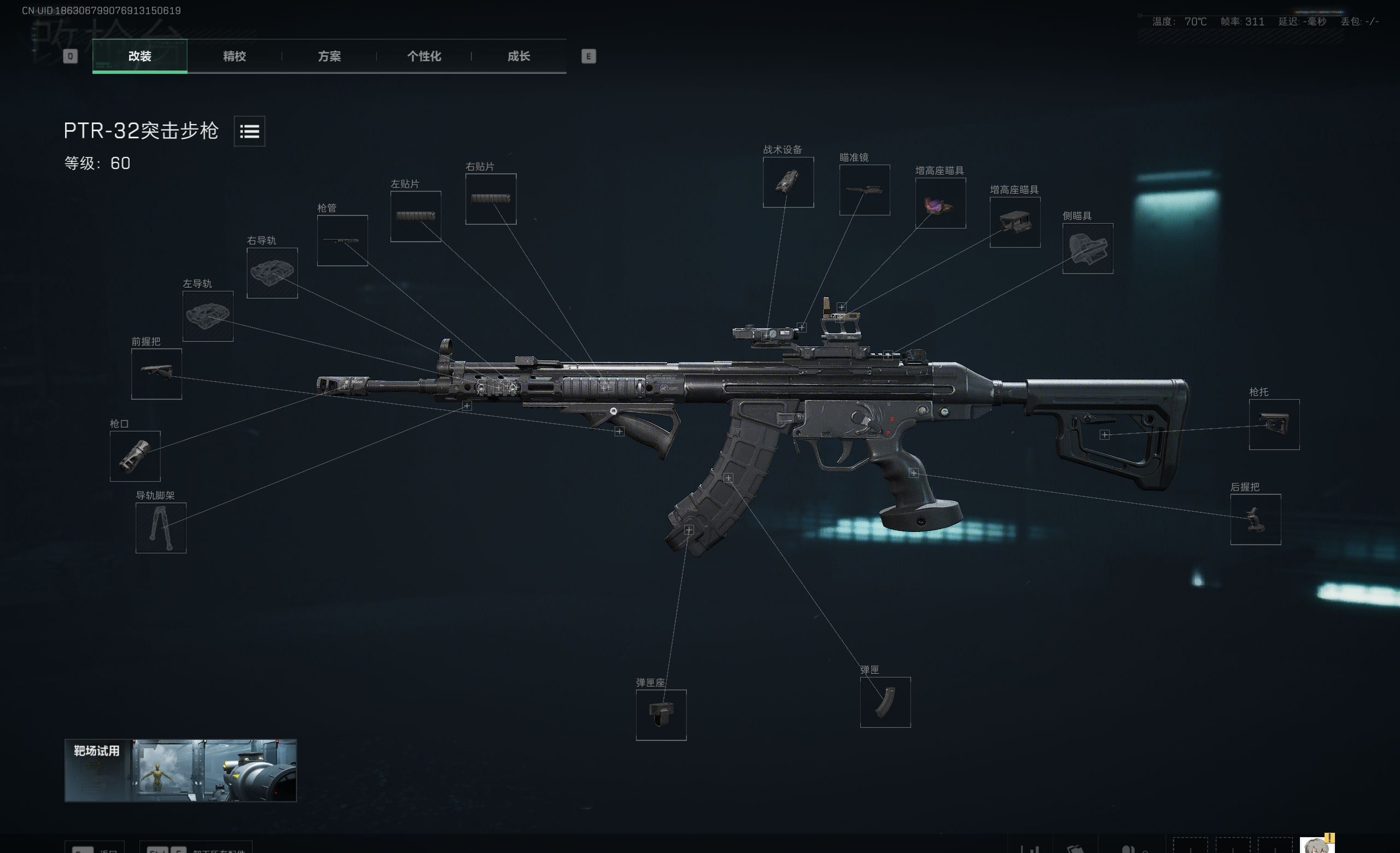
Task: Select the 前握把 foregrip slot
Action: (x=156, y=375)
